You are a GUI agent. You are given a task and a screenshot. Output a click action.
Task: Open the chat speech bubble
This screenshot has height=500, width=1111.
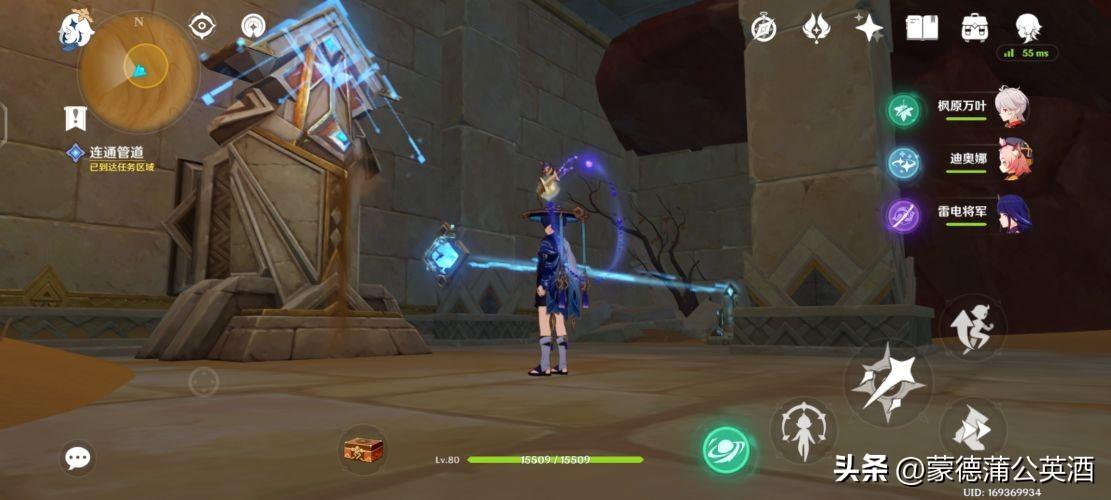tap(77, 458)
